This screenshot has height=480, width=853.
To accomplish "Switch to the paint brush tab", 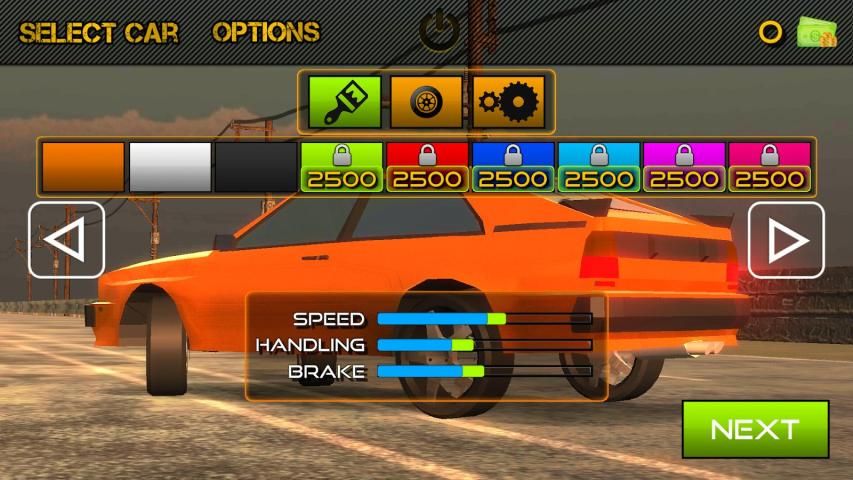I will coord(344,102).
